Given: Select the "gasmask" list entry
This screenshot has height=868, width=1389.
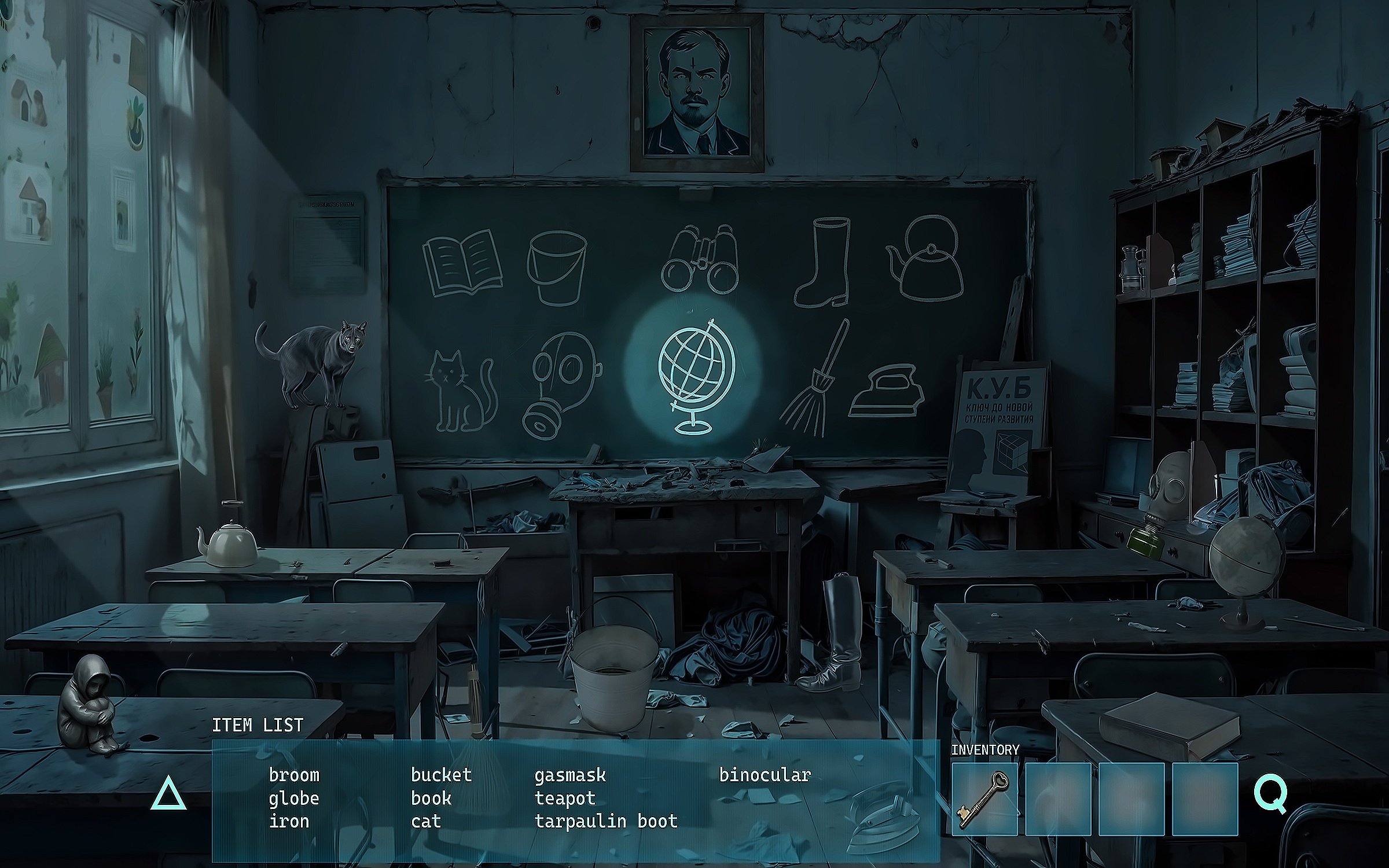Looking at the screenshot, I should click(x=570, y=775).
